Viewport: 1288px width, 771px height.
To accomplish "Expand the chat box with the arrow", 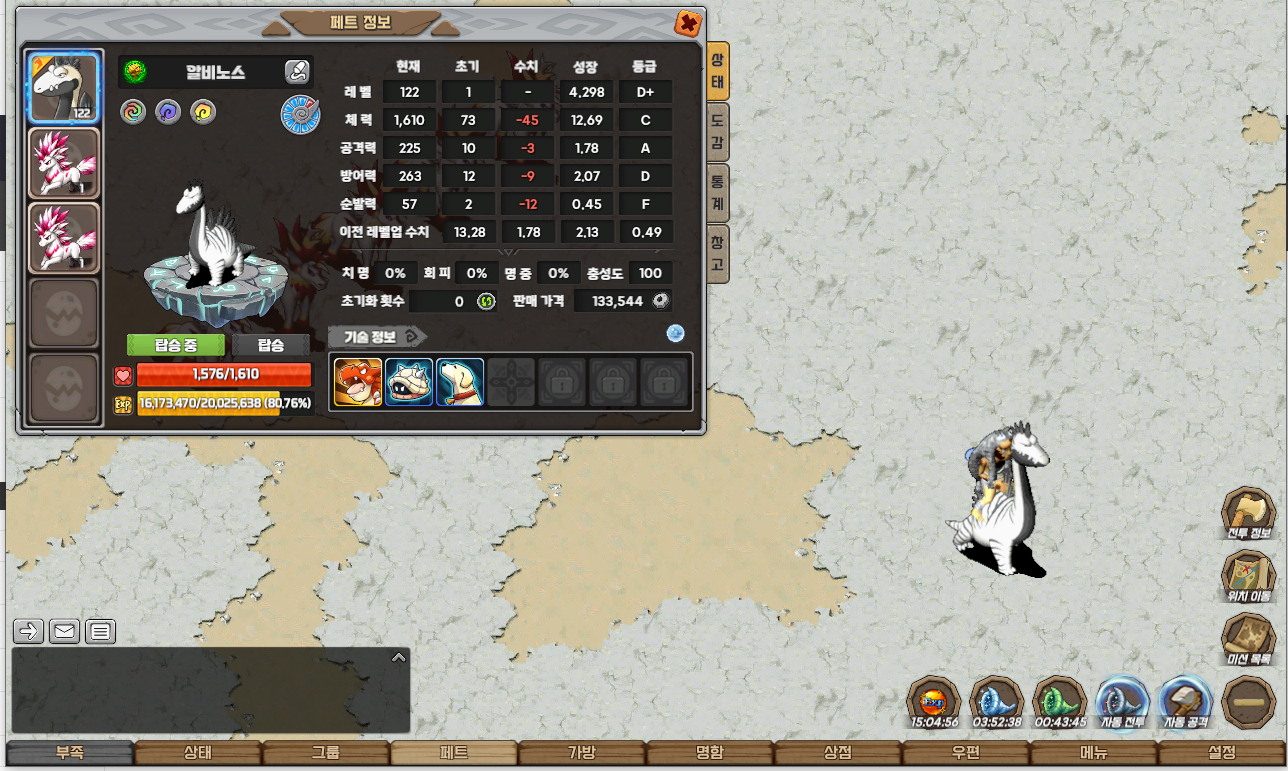I will pyautogui.click(x=398, y=658).
